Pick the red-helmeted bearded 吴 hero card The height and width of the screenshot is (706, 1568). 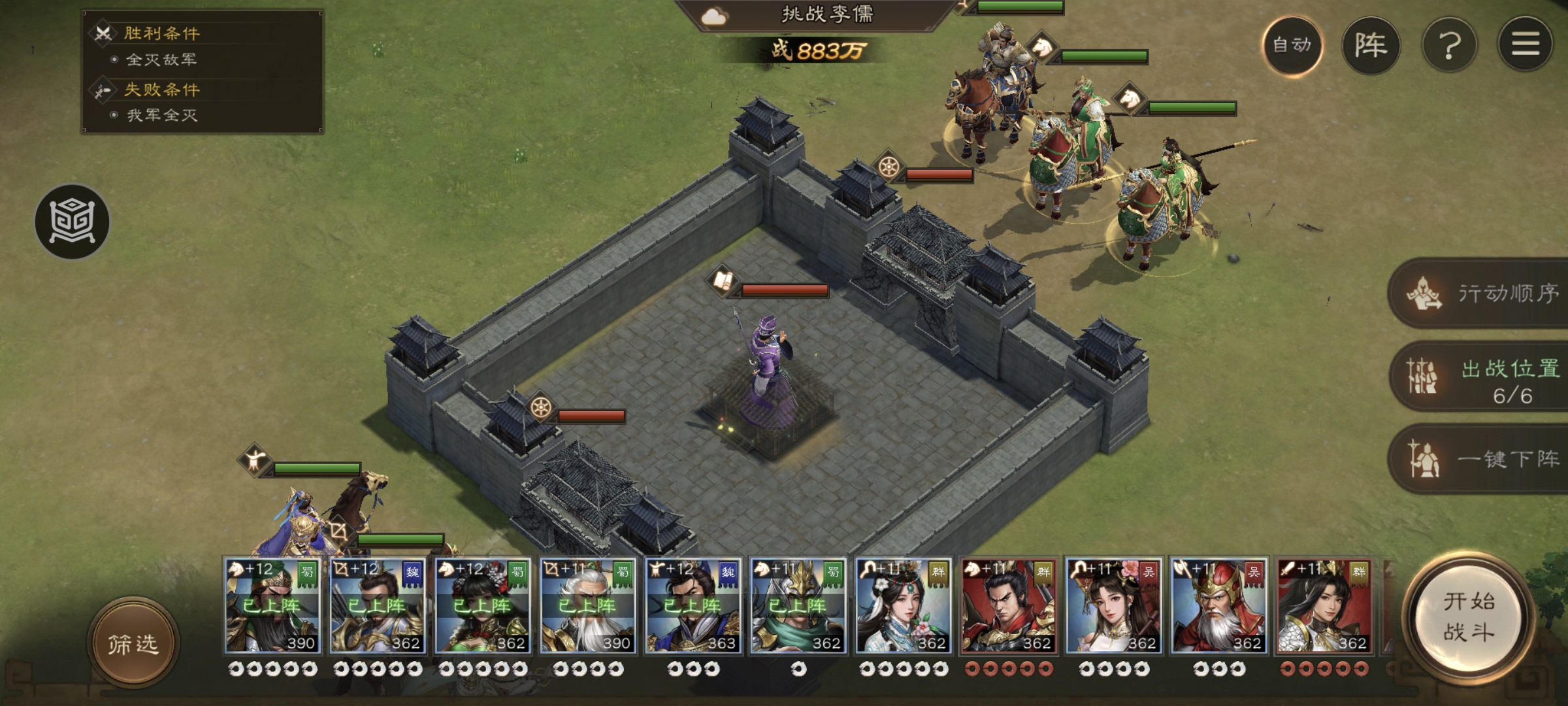click(x=1218, y=606)
